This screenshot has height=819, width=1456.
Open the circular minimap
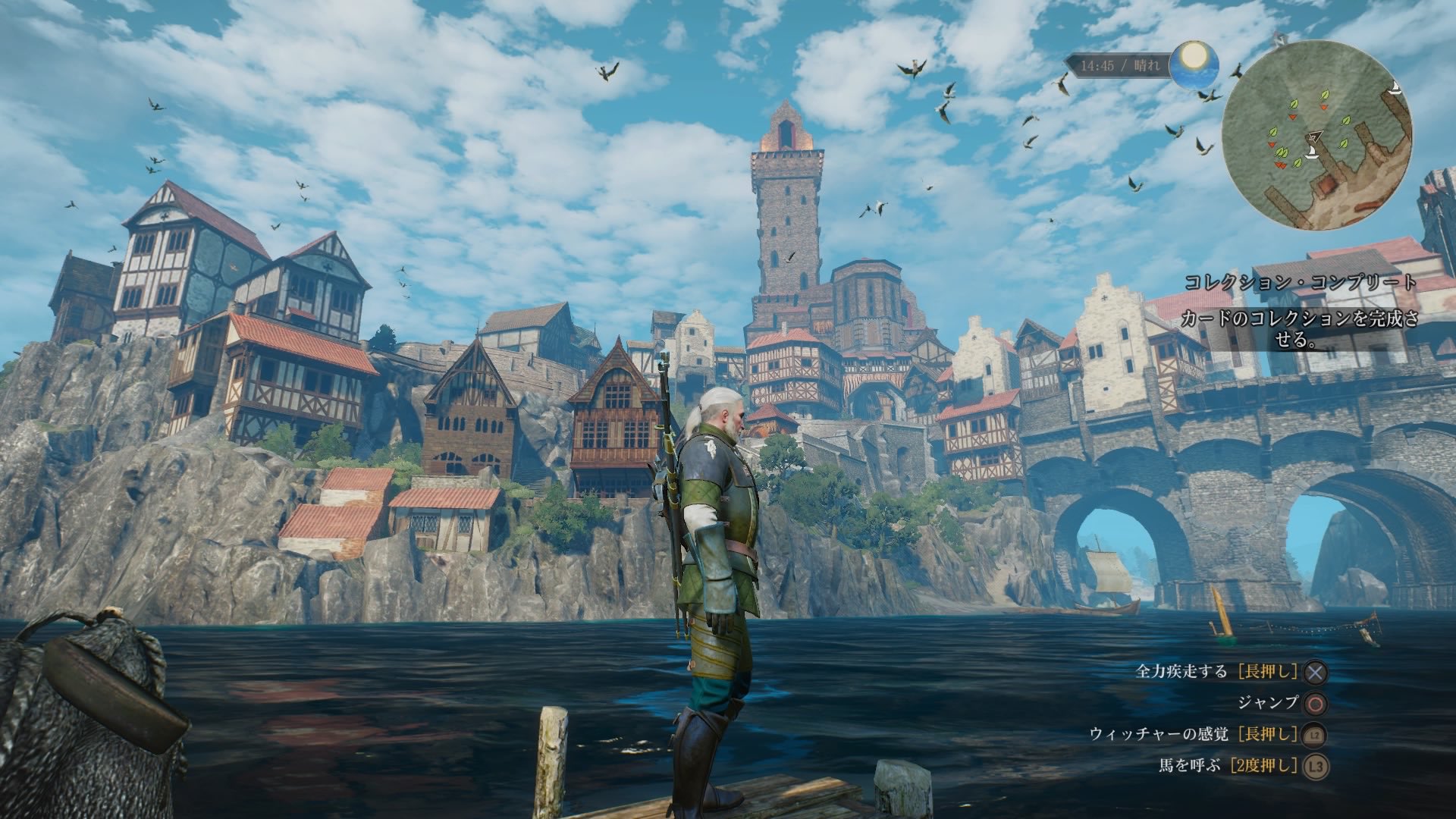(x=1318, y=135)
